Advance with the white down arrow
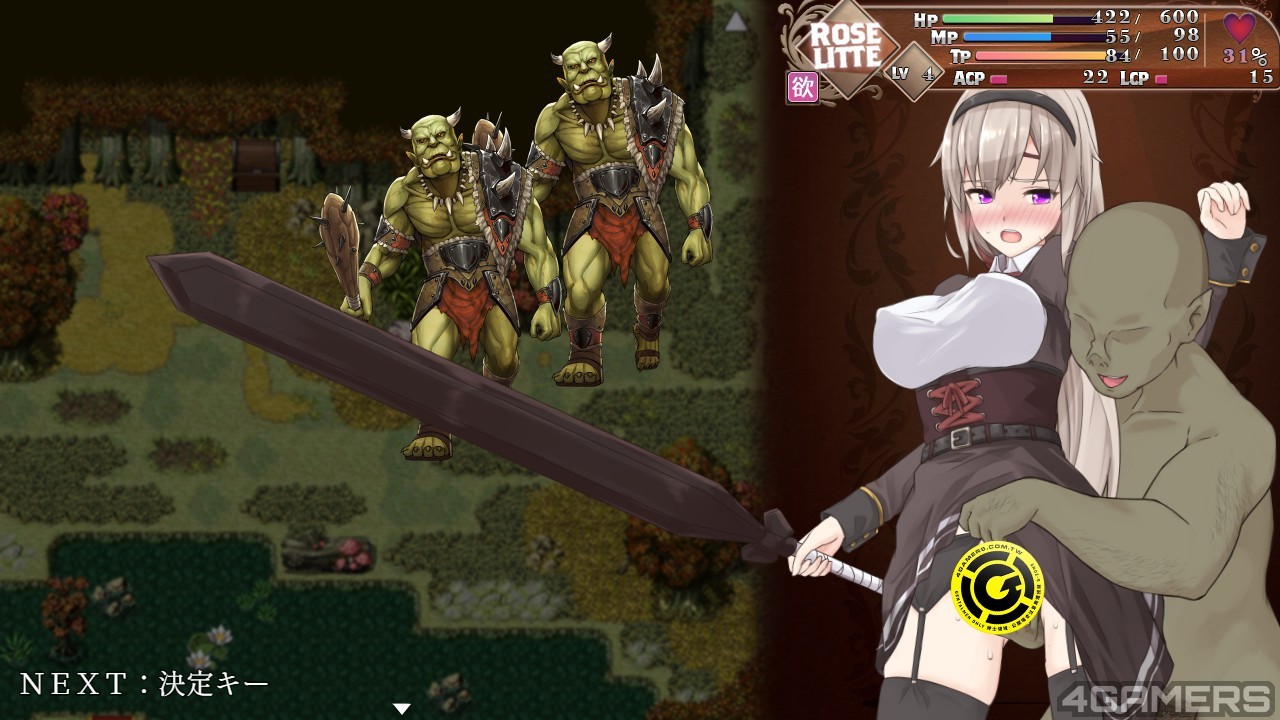The width and height of the screenshot is (1280, 720). point(402,709)
